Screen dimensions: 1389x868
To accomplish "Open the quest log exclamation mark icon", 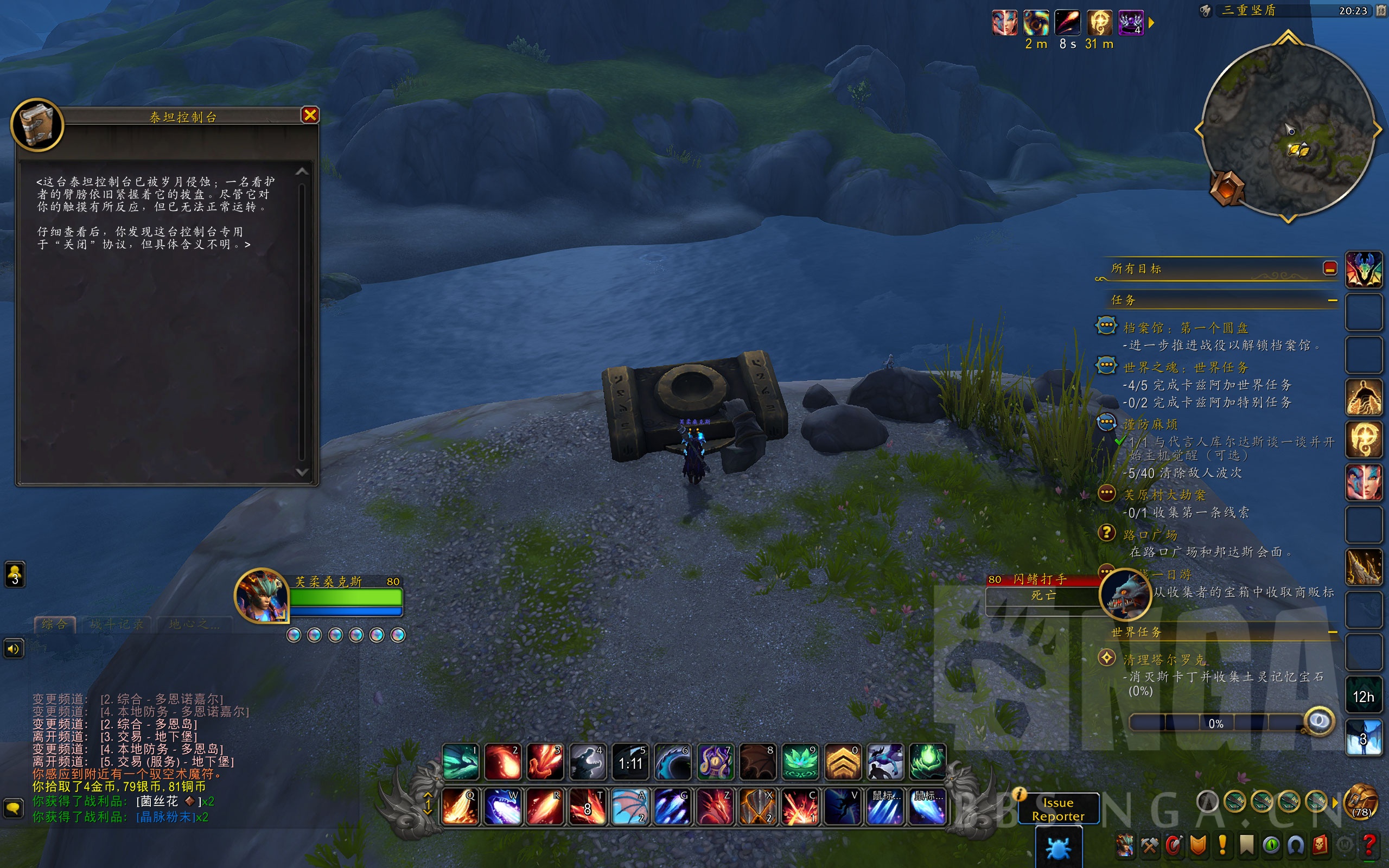I will (x=1222, y=845).
